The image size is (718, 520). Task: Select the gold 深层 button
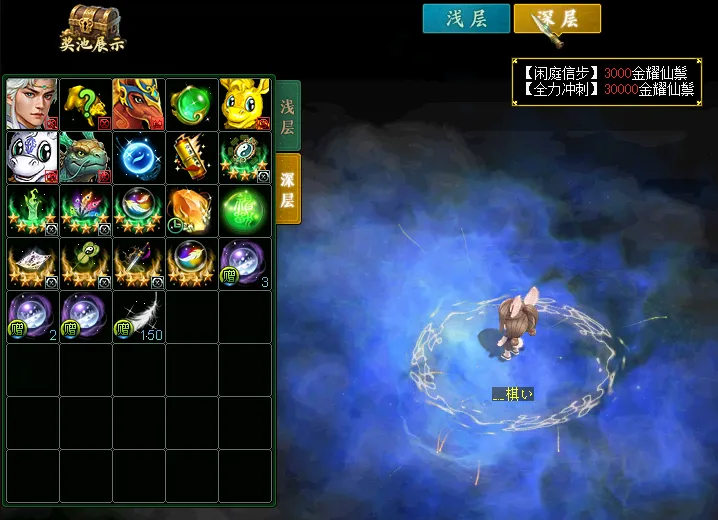pos(557,19)
